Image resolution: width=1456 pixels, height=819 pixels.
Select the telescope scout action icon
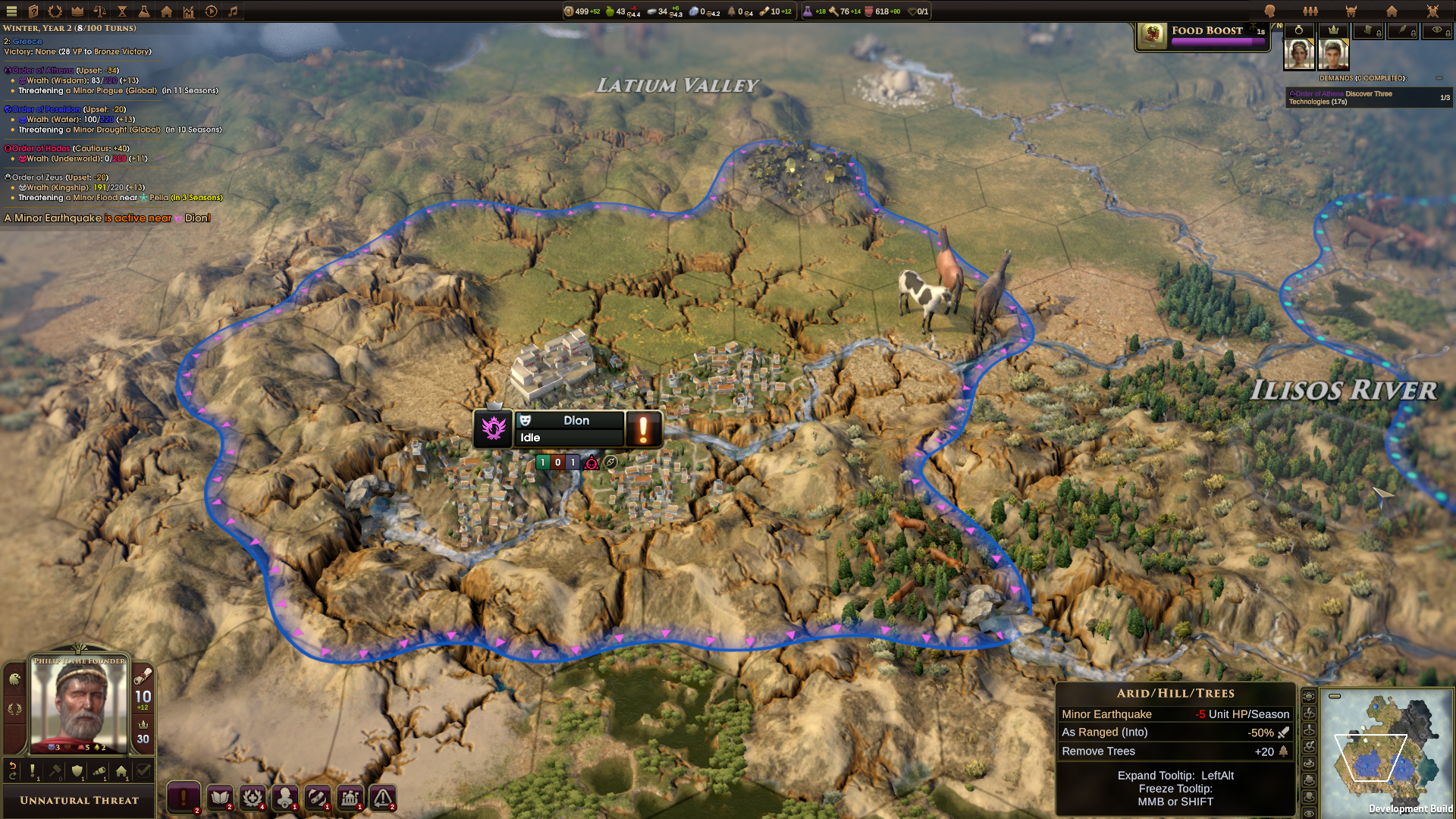[x=99, y=771]
